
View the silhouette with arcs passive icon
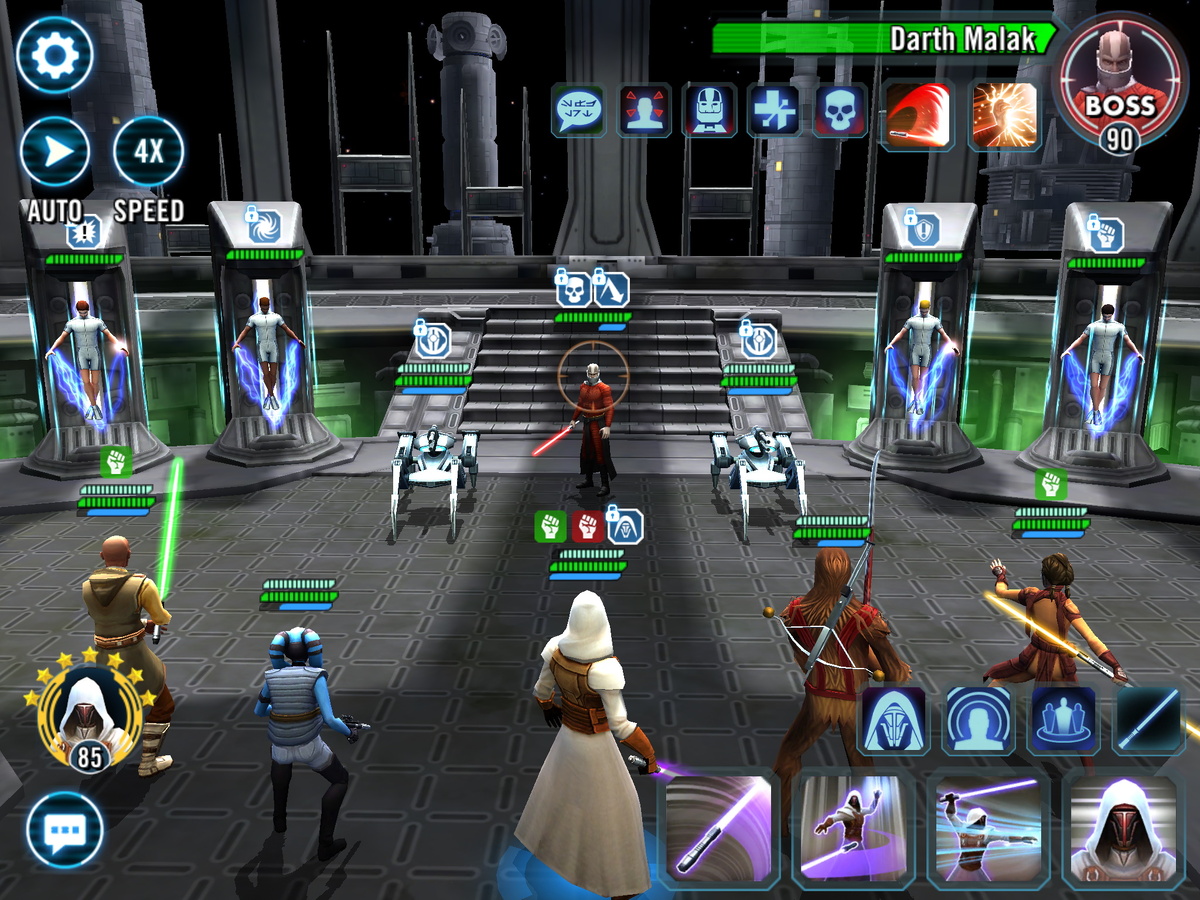[977, 720]
